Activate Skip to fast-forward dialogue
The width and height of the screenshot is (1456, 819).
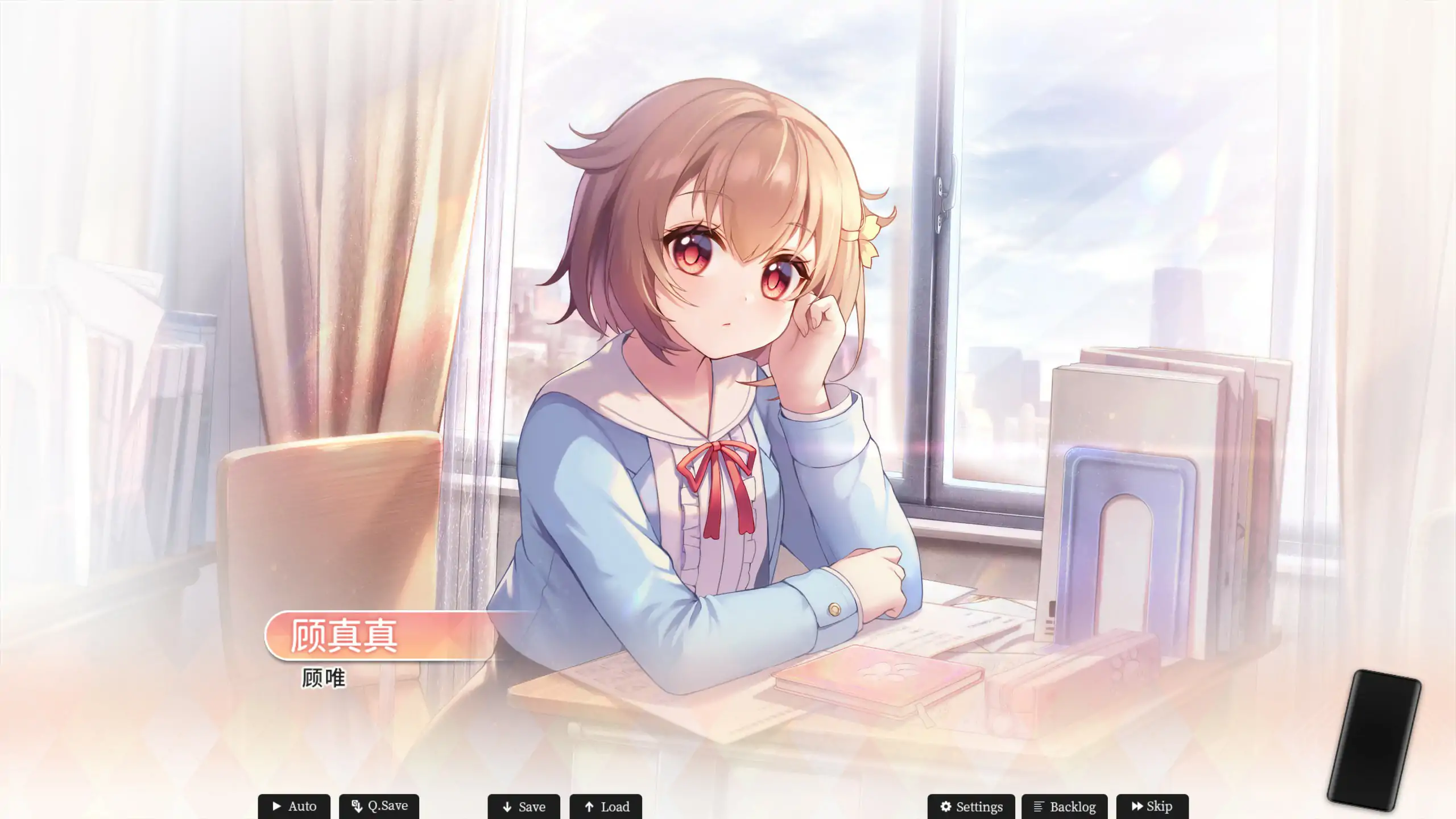pyautogui.click(x=1152, y=806)
